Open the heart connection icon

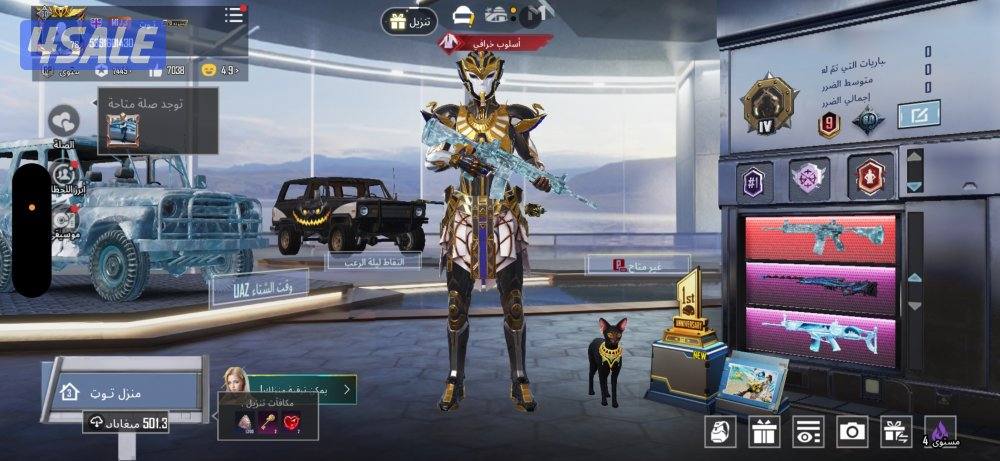click(x=65, y=121)
